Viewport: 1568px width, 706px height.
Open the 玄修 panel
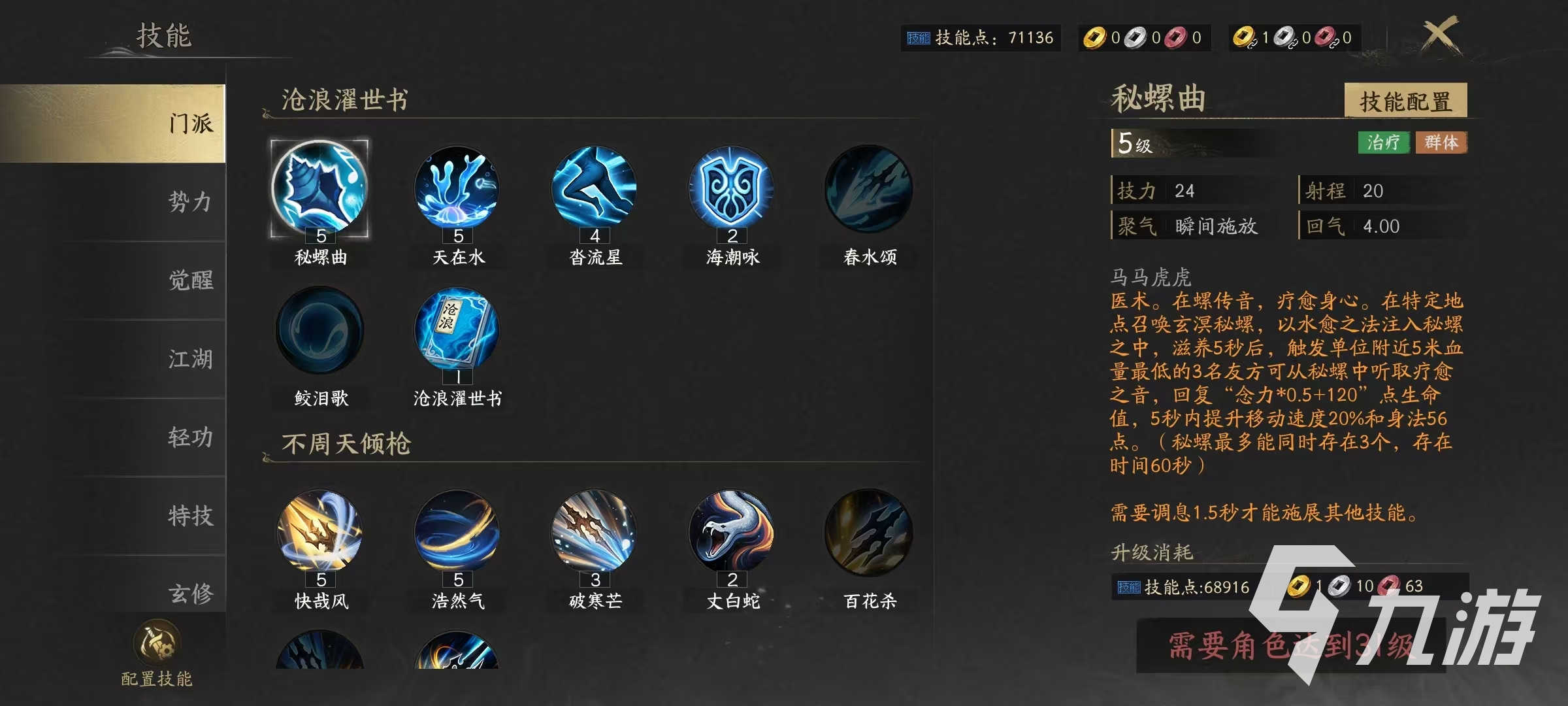coord(189,594)
